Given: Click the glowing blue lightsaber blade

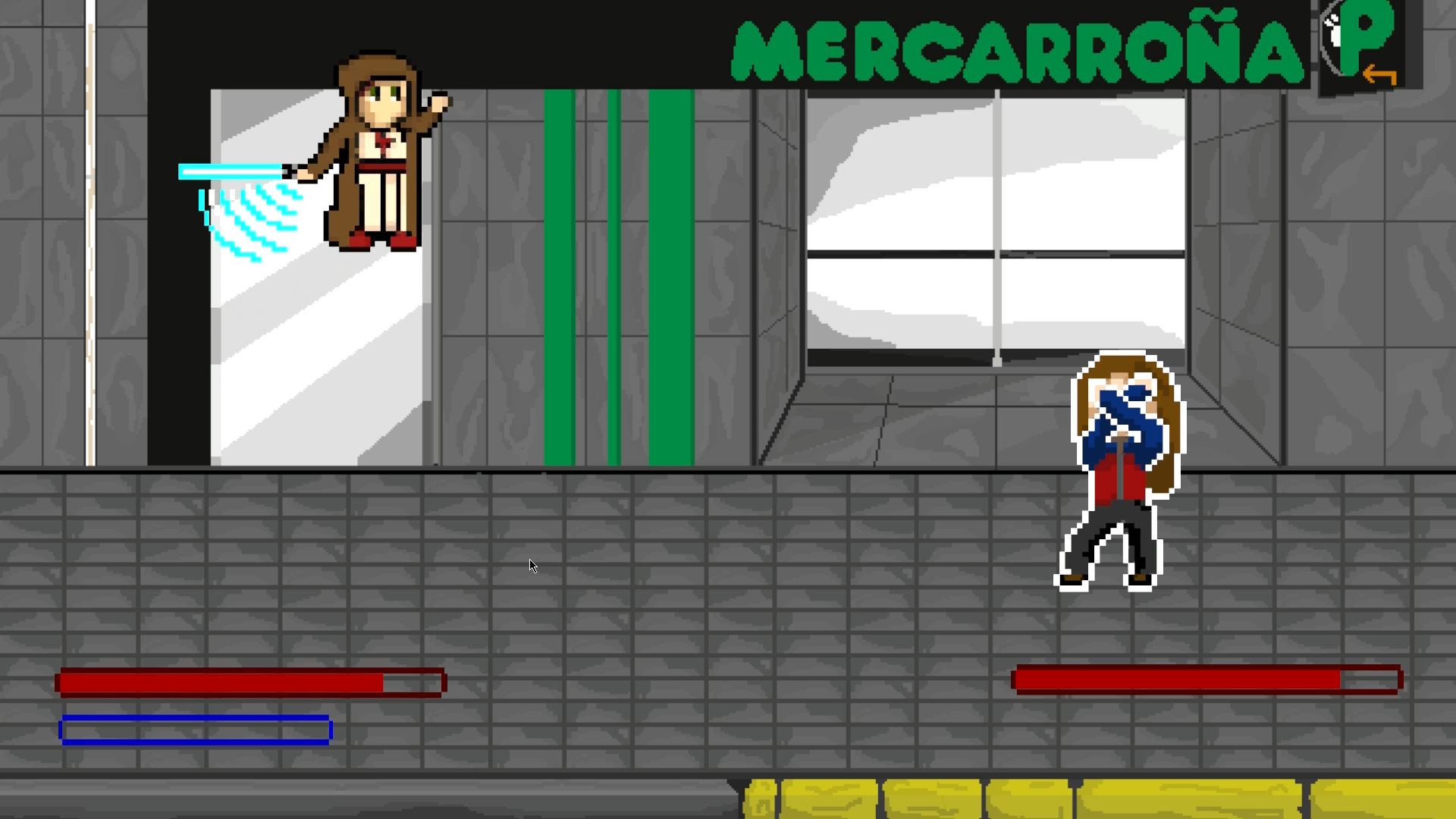Looking at the screenshot, I should click(227, 172).
